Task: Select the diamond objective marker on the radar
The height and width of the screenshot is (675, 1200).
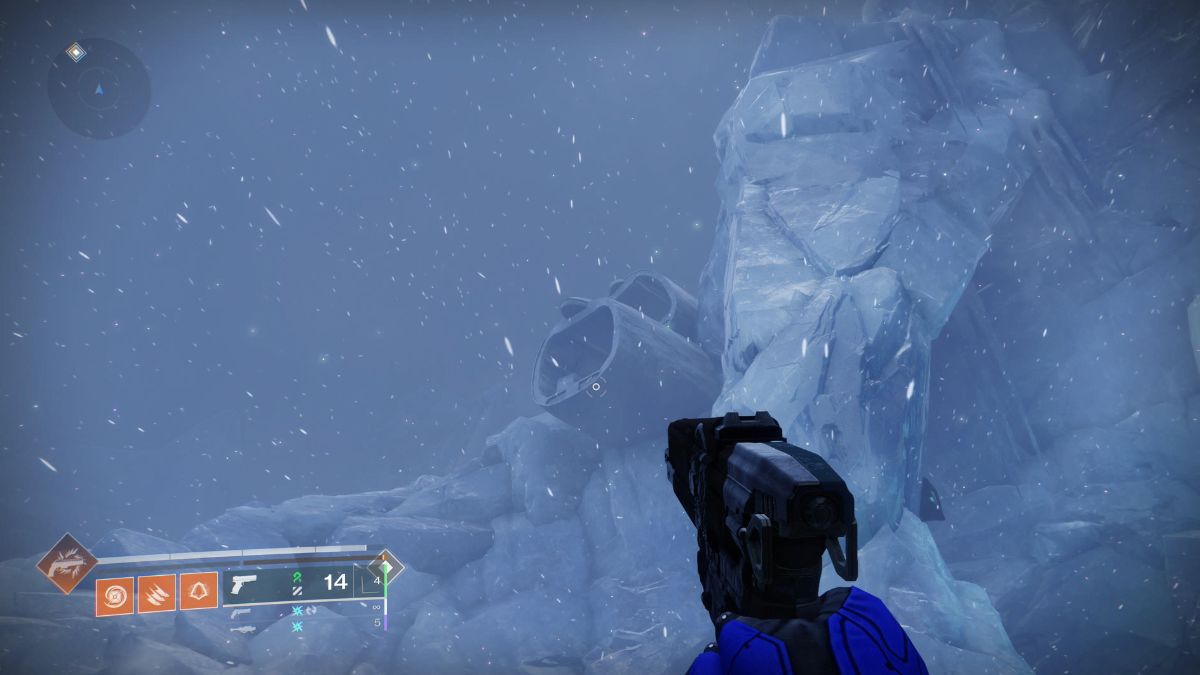Action: pos(75,51)
